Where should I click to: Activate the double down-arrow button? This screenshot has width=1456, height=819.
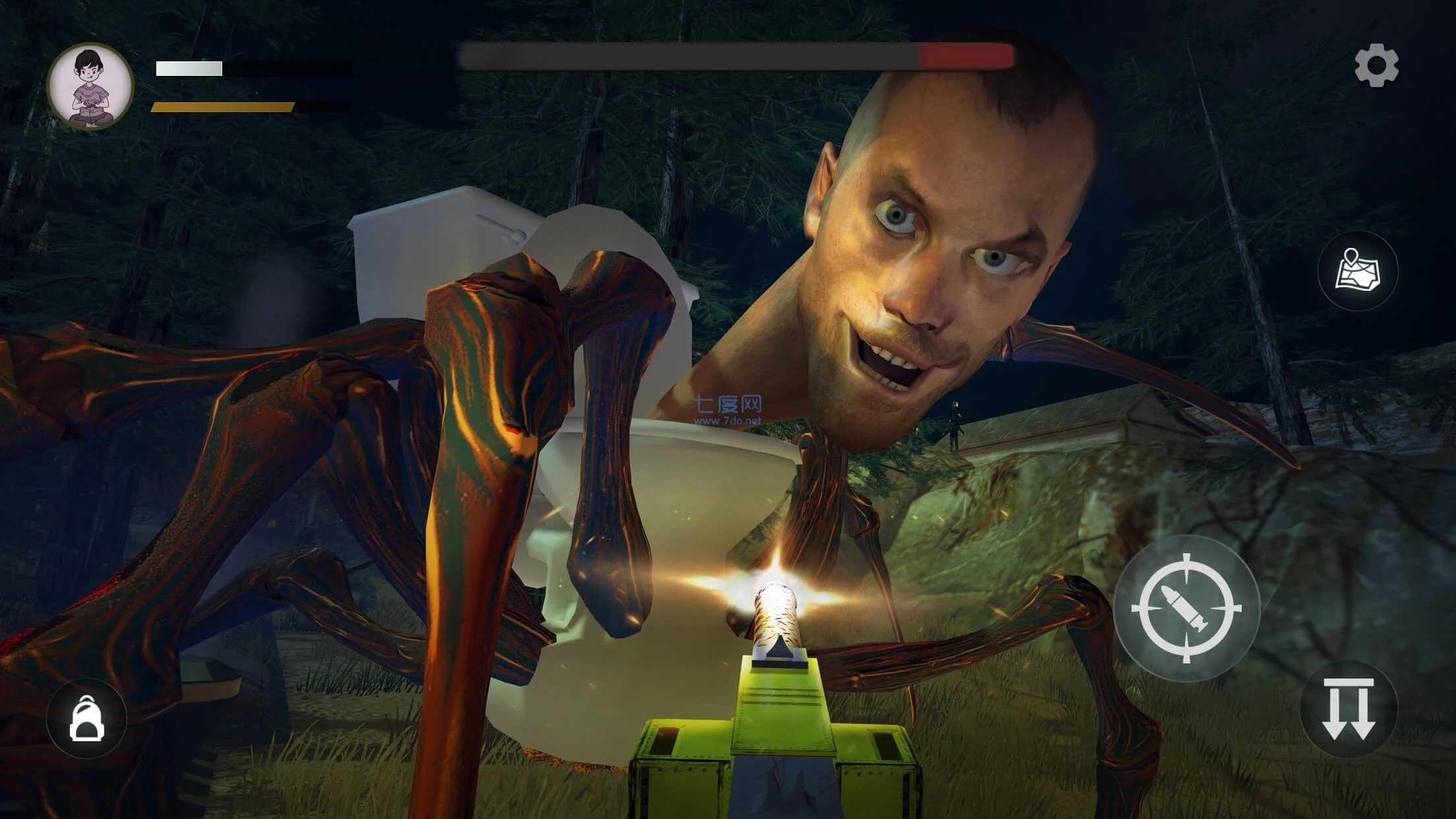coord(1348,709)
